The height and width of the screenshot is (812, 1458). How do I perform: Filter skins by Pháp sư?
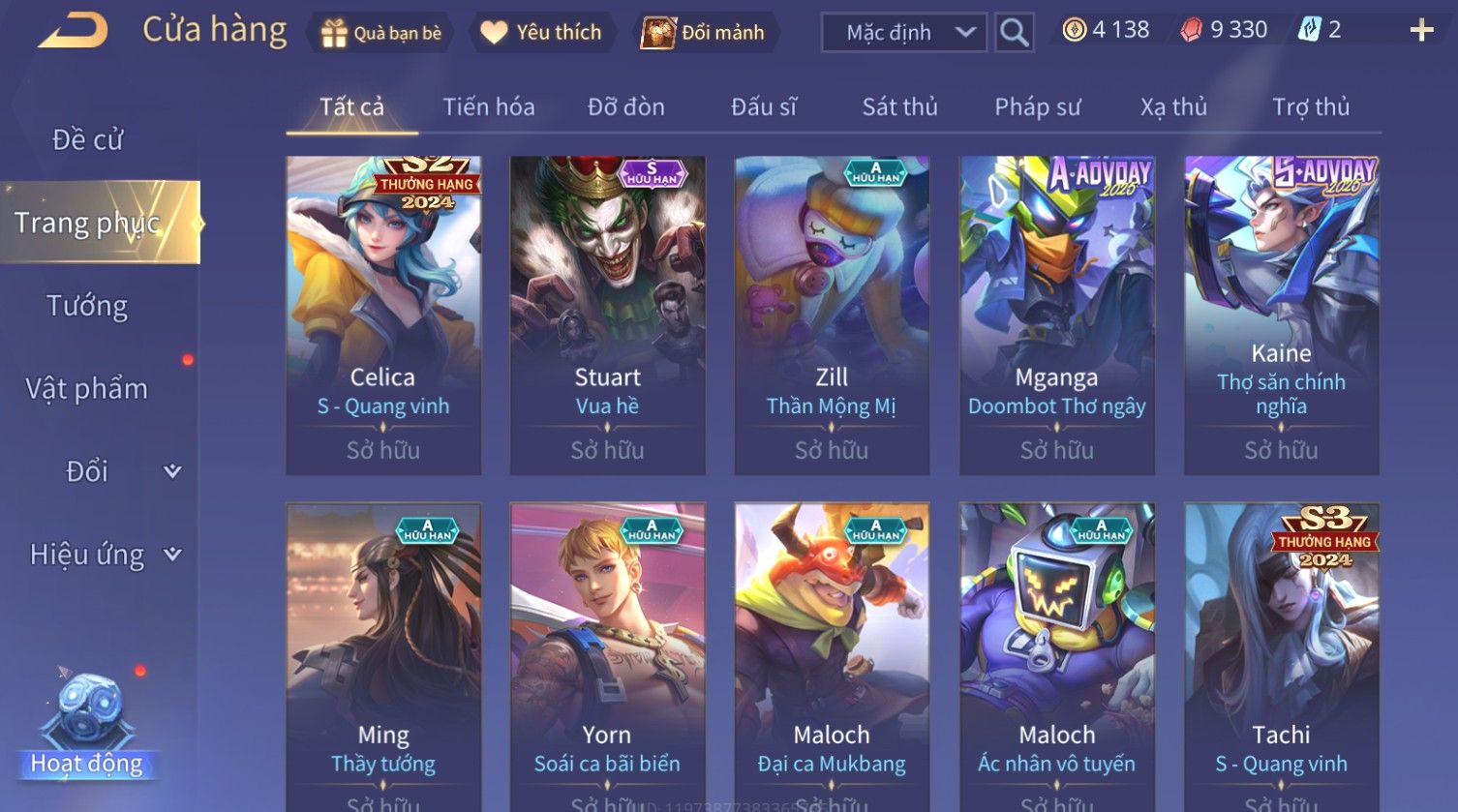[x=1037, y=107]
